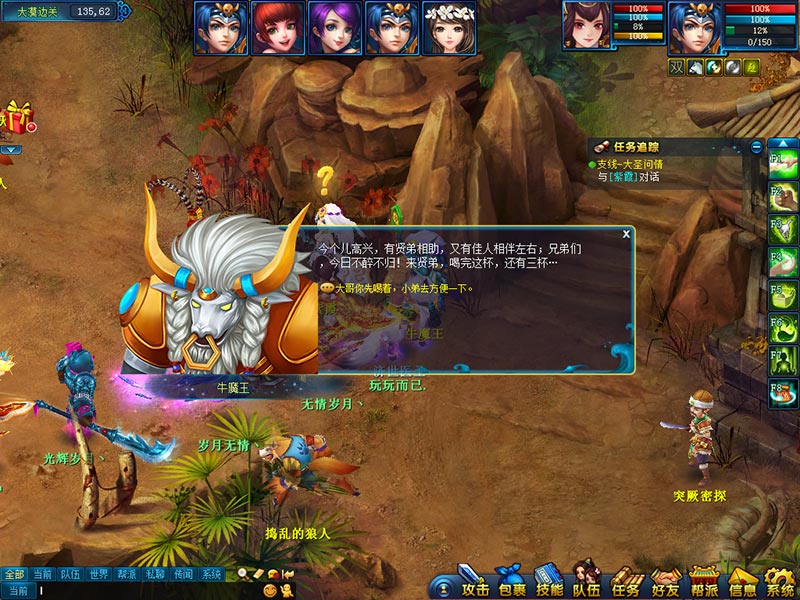Open the 好友 friends list
The height and width of the screenshot is (600, 800).
tap(665, 582)
